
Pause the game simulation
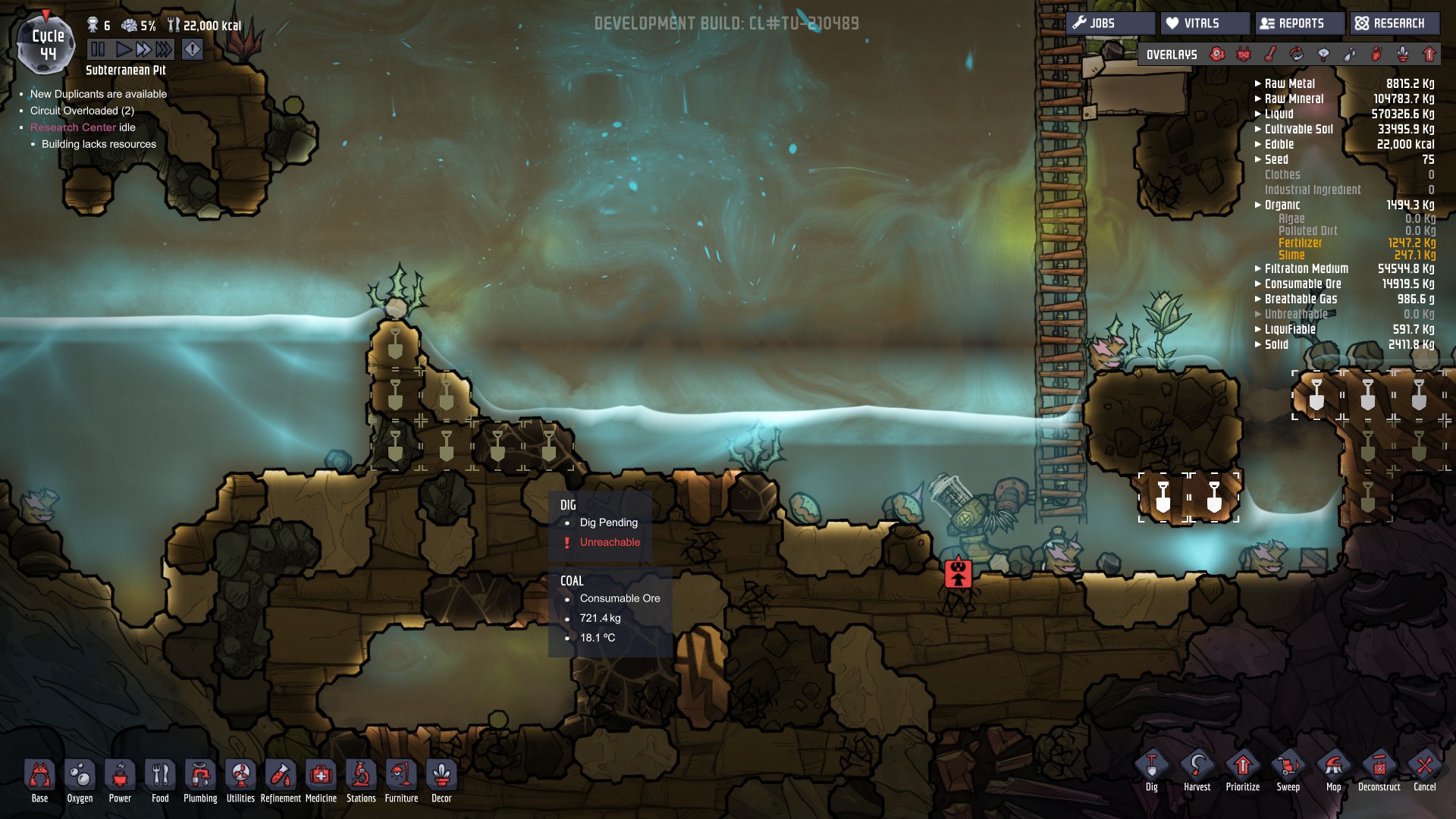tap(98, 50)
